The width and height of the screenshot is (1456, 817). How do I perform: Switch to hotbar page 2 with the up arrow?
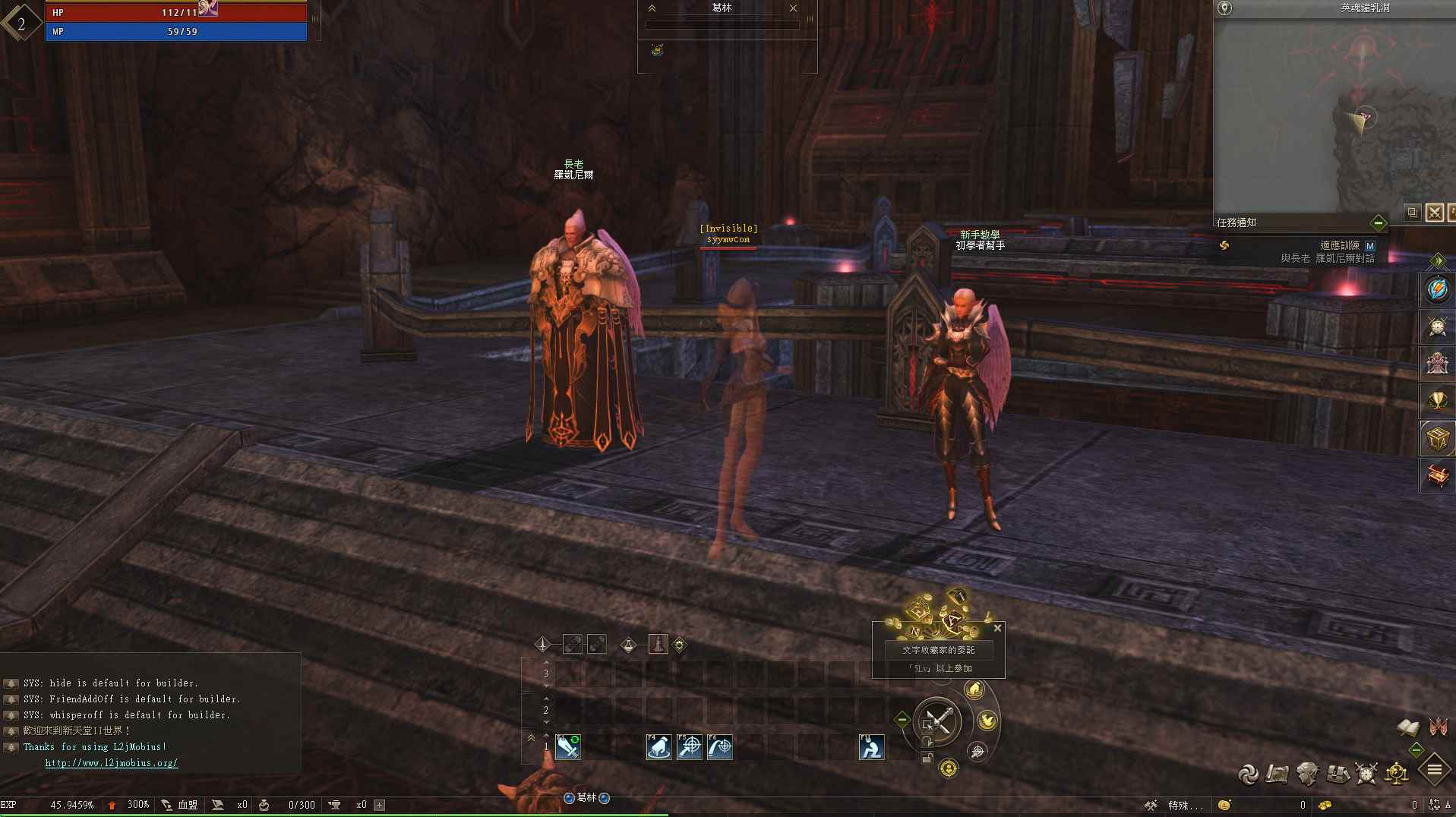point(545,699)
